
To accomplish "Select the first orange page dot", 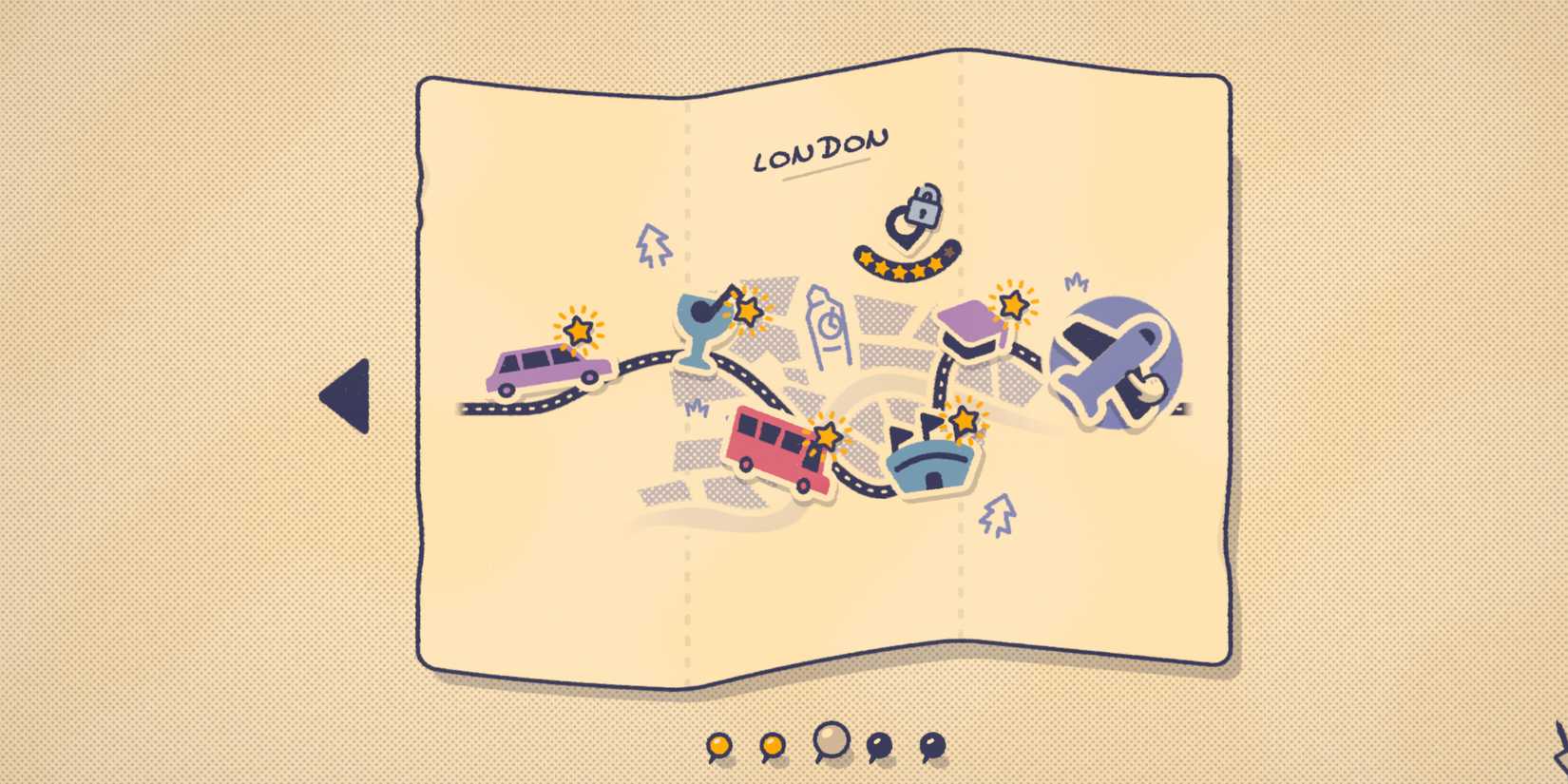I will tap(719, 746).
